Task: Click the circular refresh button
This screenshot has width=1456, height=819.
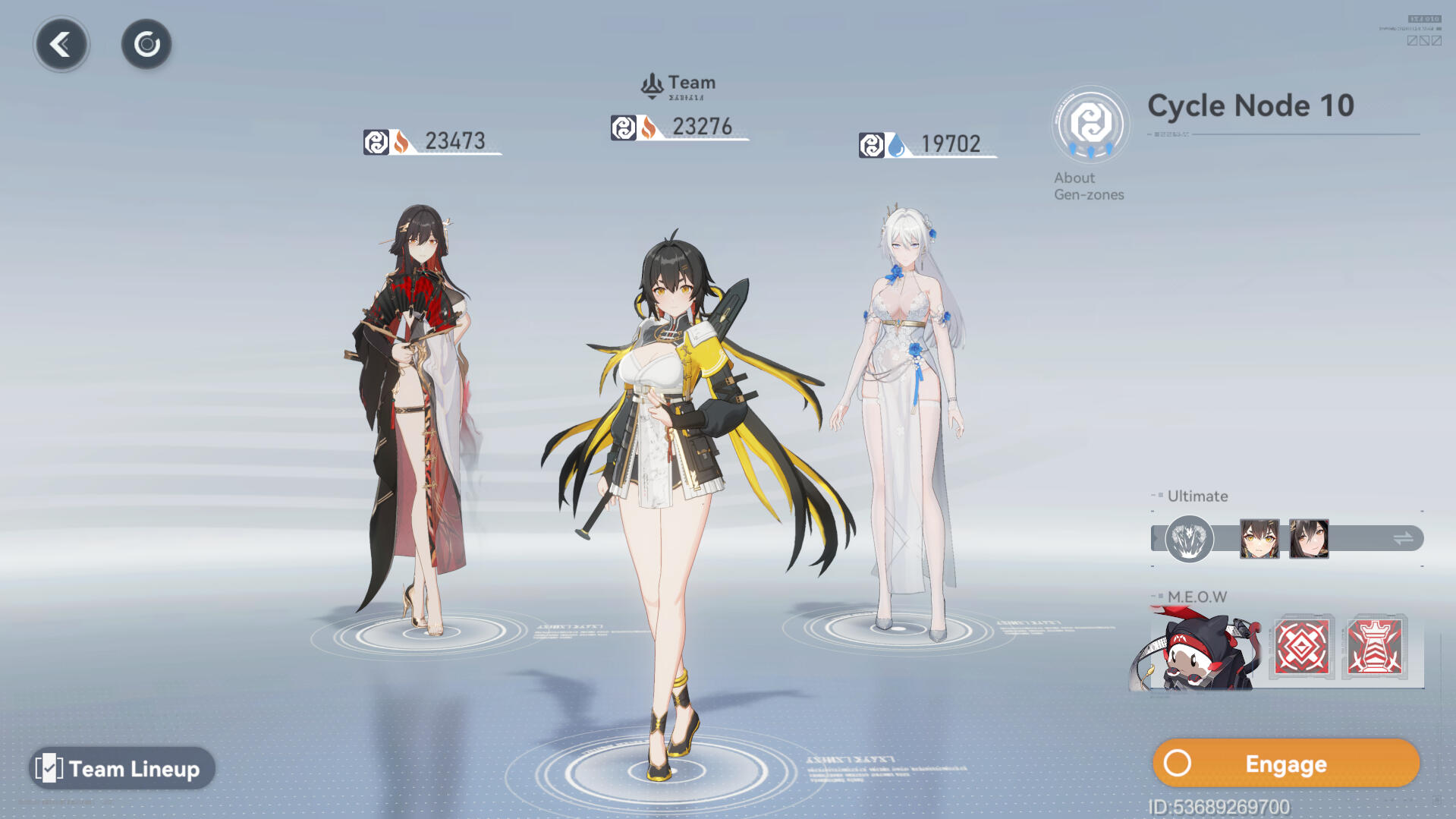Action: (x=146, y=44)
